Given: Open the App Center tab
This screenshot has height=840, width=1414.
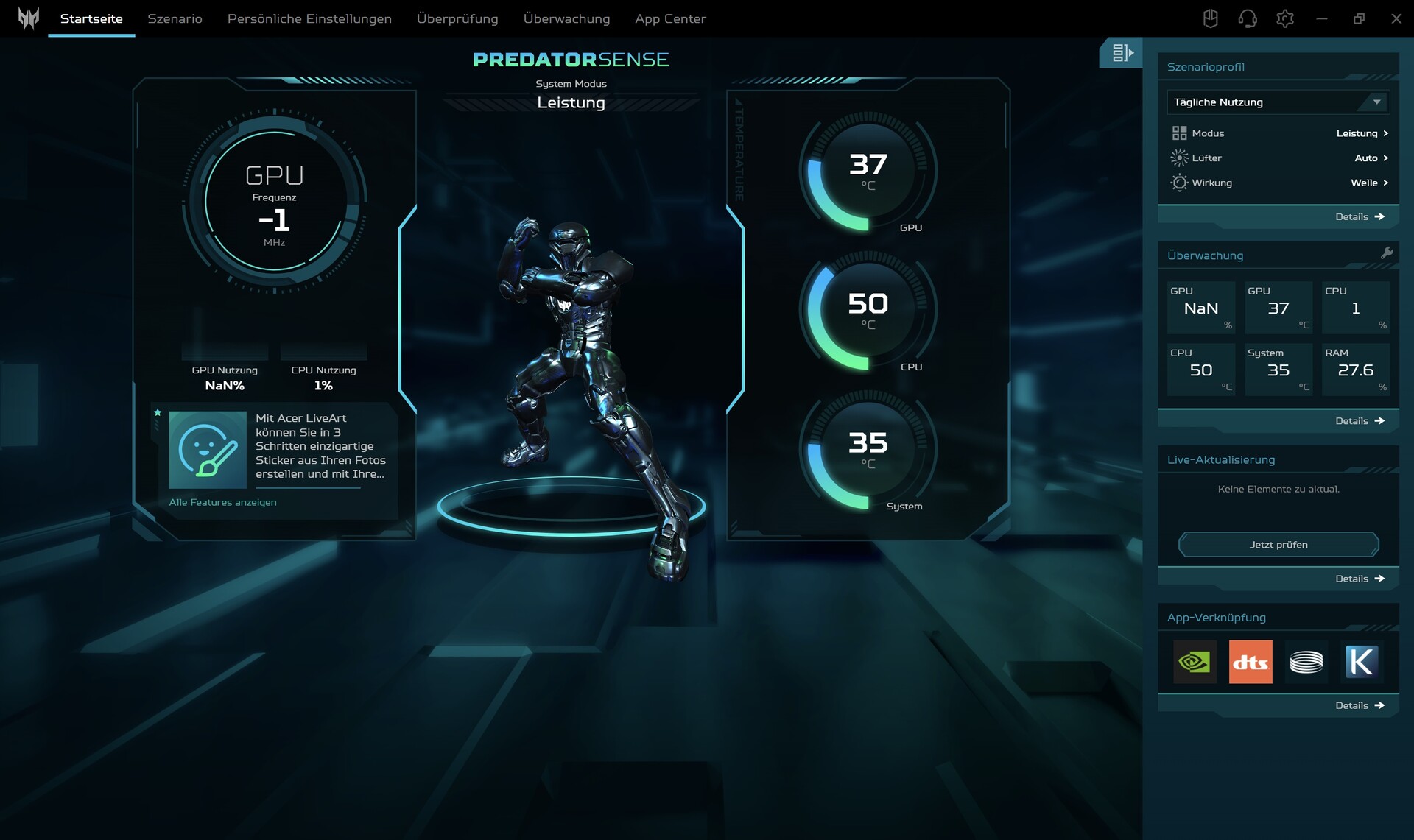Looking at the screenshot, I should coord(670,18).
